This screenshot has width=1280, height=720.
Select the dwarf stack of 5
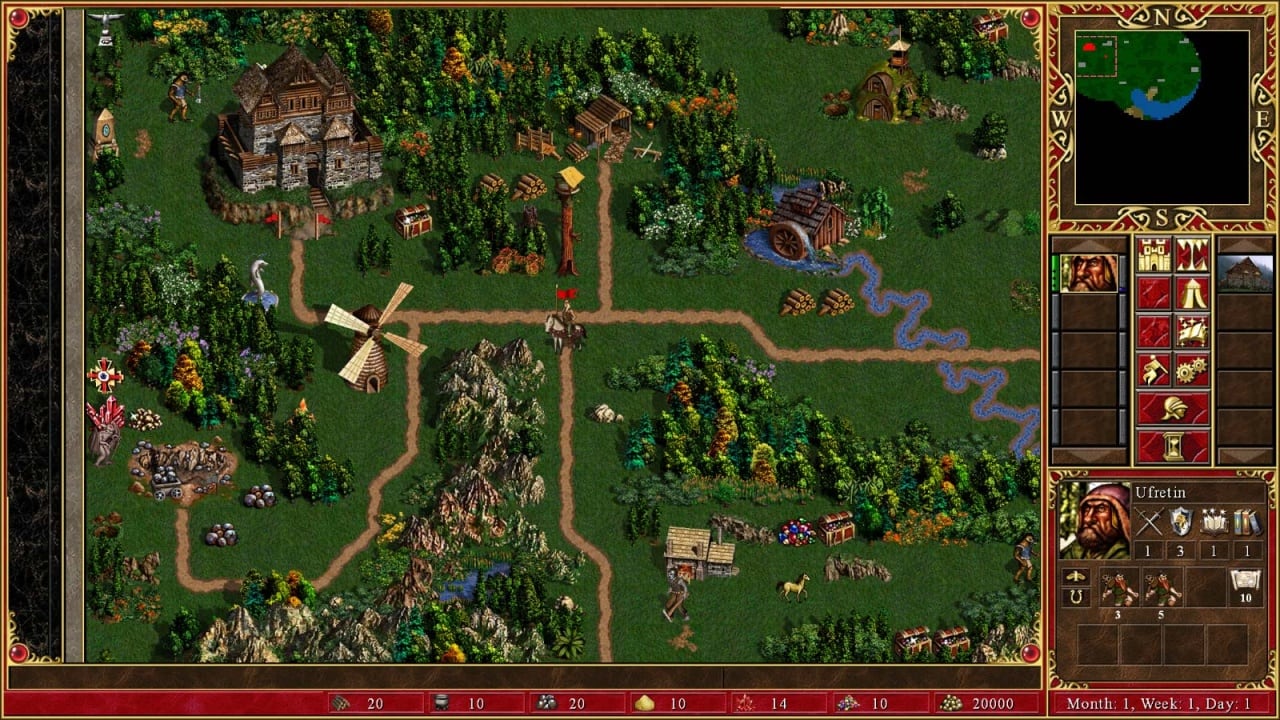[1163, 588]
